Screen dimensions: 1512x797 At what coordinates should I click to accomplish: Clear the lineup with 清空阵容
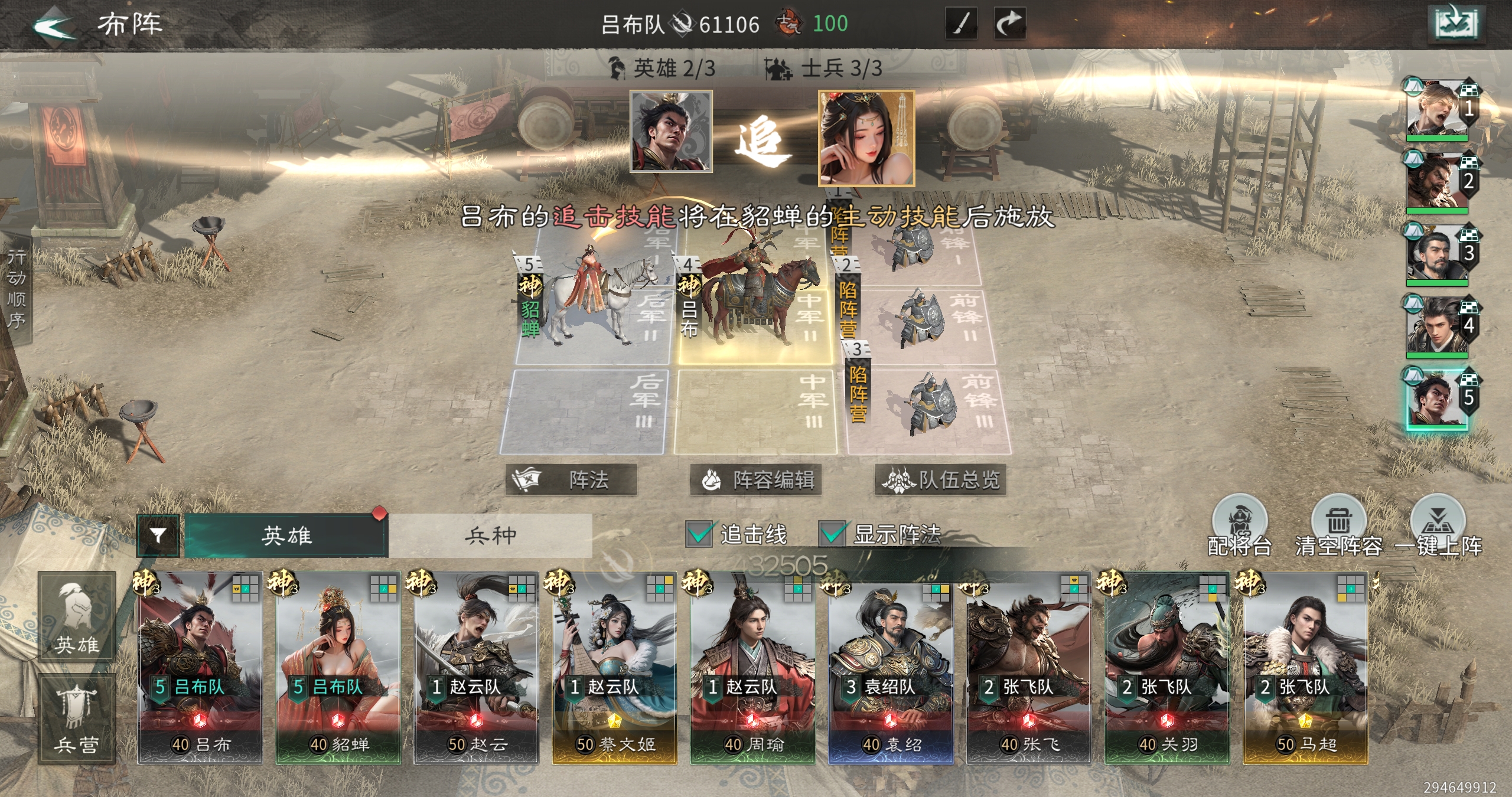click(1338, 527)
